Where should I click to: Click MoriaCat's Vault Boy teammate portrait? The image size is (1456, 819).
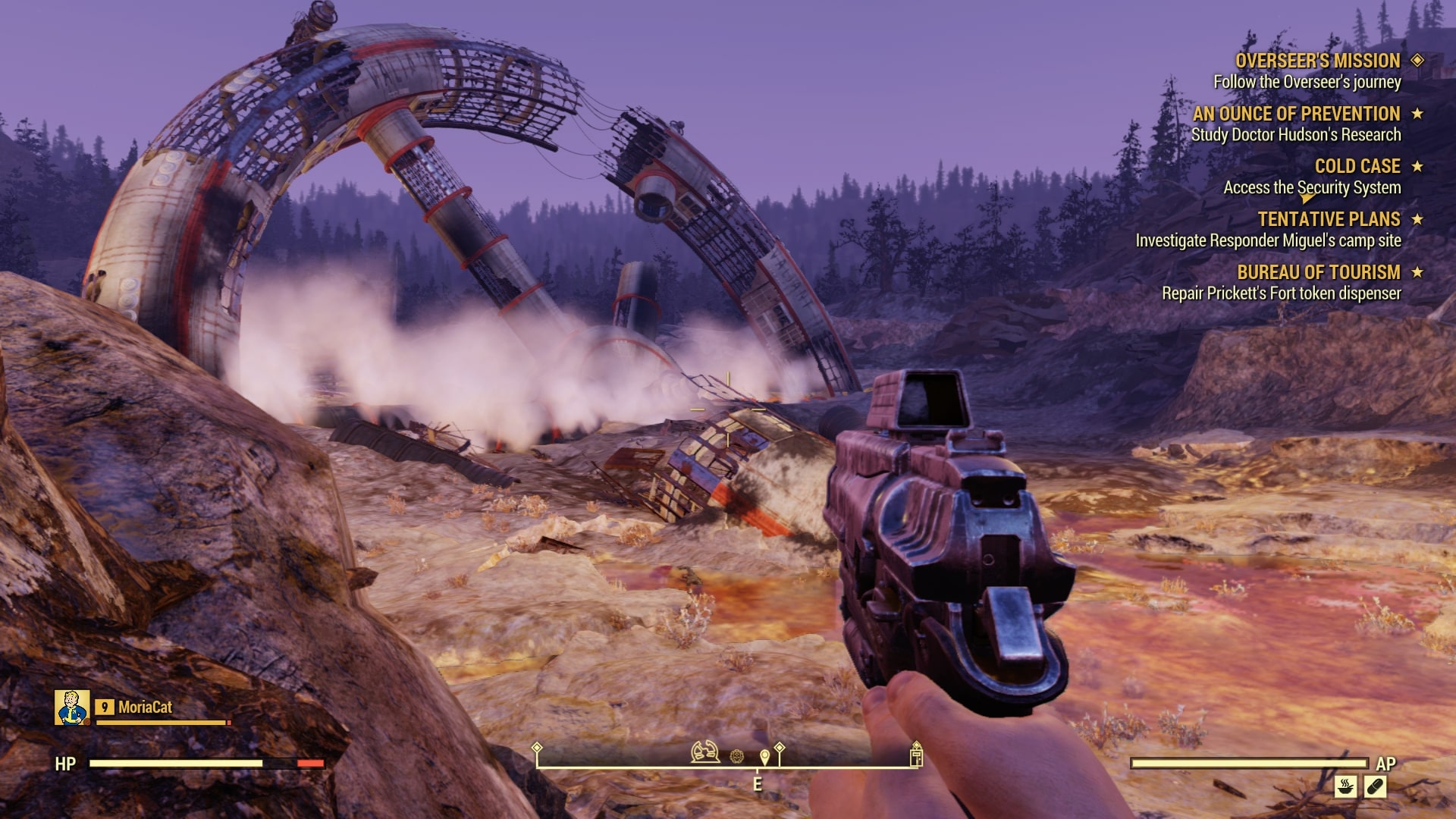(72, 708)
